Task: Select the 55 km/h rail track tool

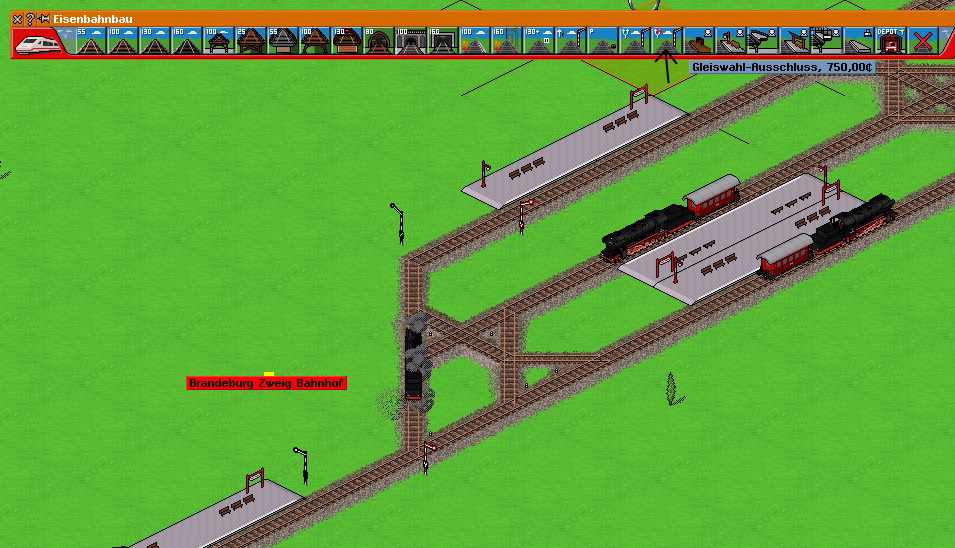Action: click(x=90, y=41)
